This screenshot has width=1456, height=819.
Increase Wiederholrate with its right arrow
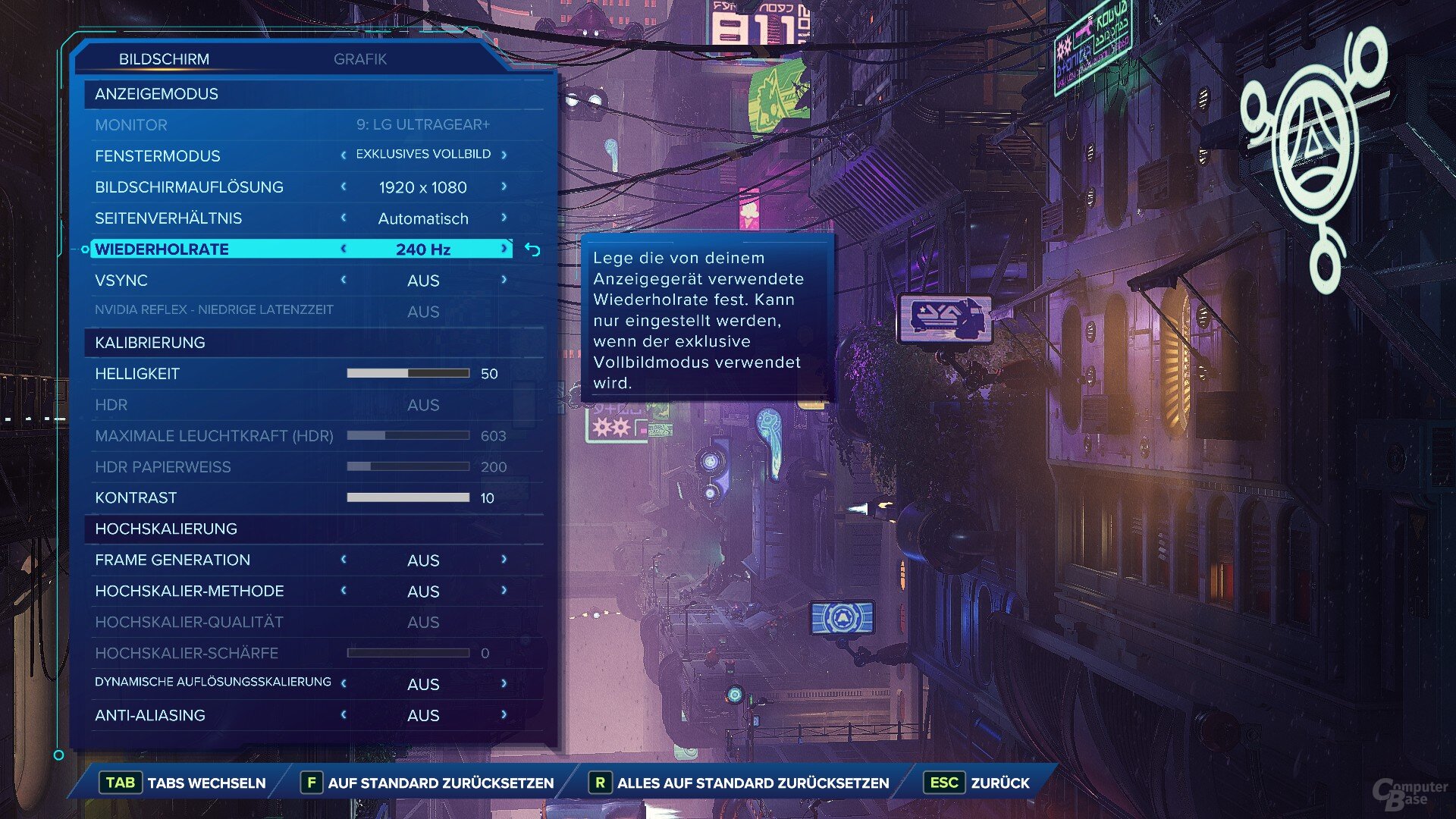(504, 249)
